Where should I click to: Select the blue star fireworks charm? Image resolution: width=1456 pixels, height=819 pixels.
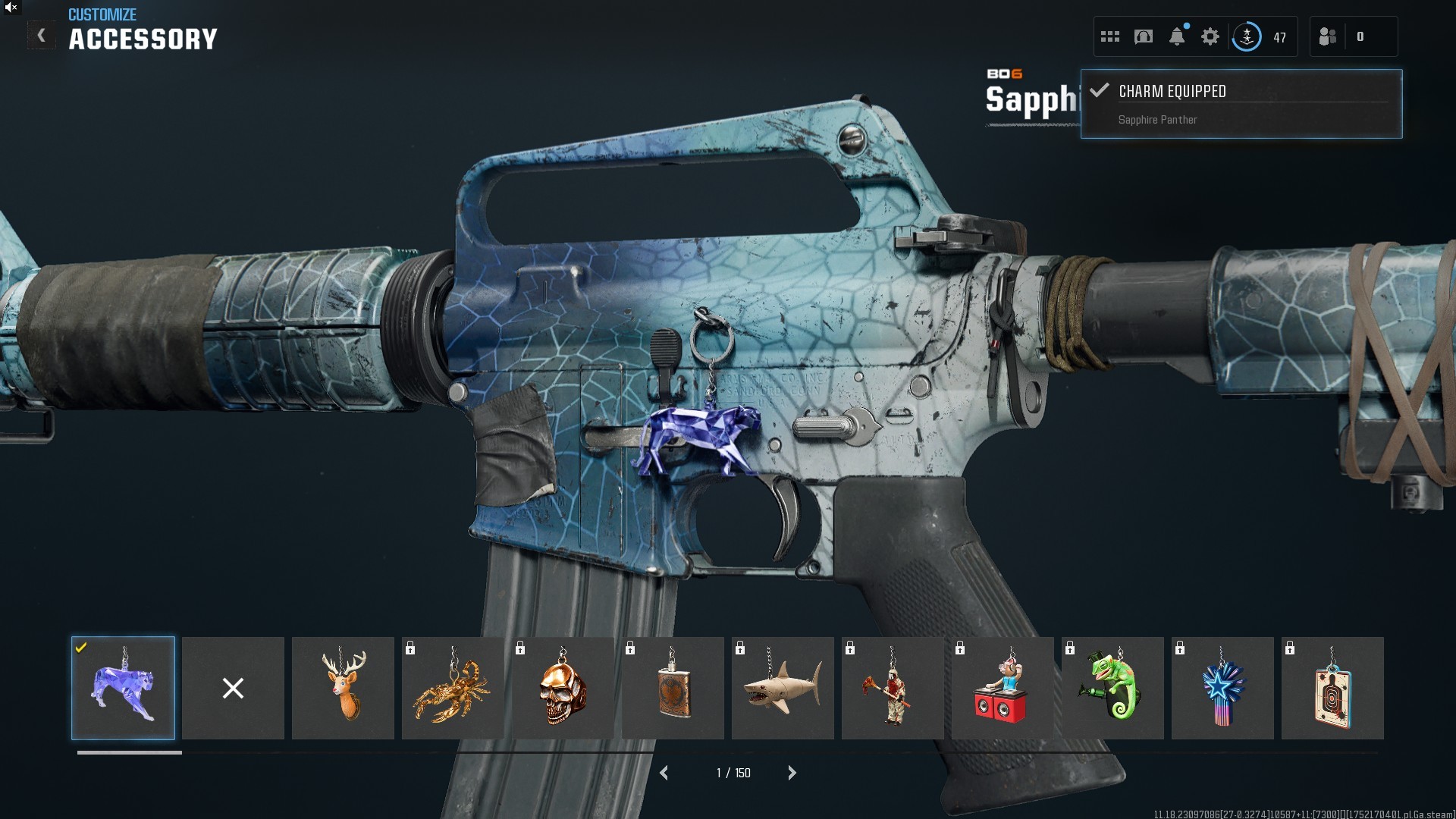click(x=1222, y=688)
